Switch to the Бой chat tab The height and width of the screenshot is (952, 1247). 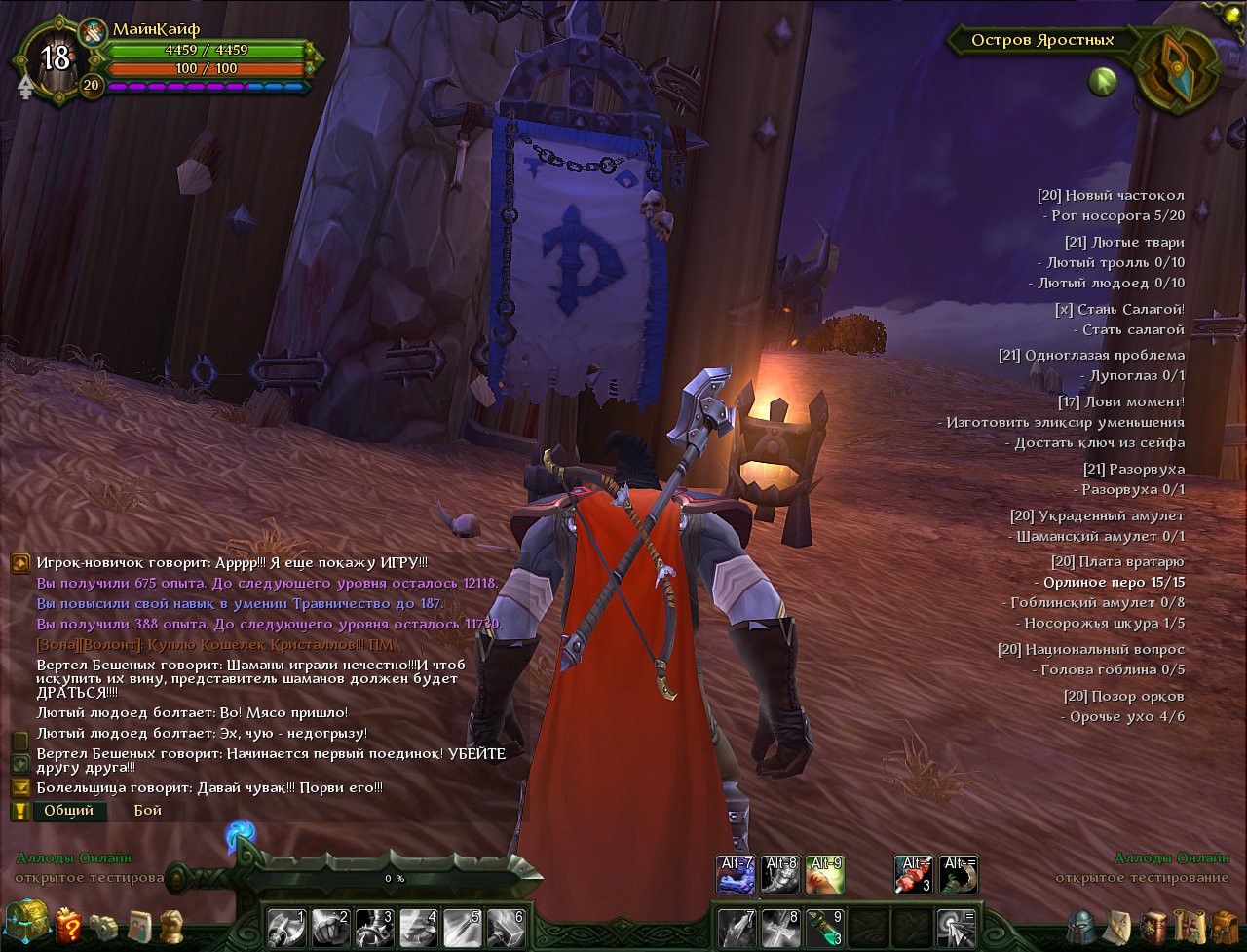pos(148,811)
